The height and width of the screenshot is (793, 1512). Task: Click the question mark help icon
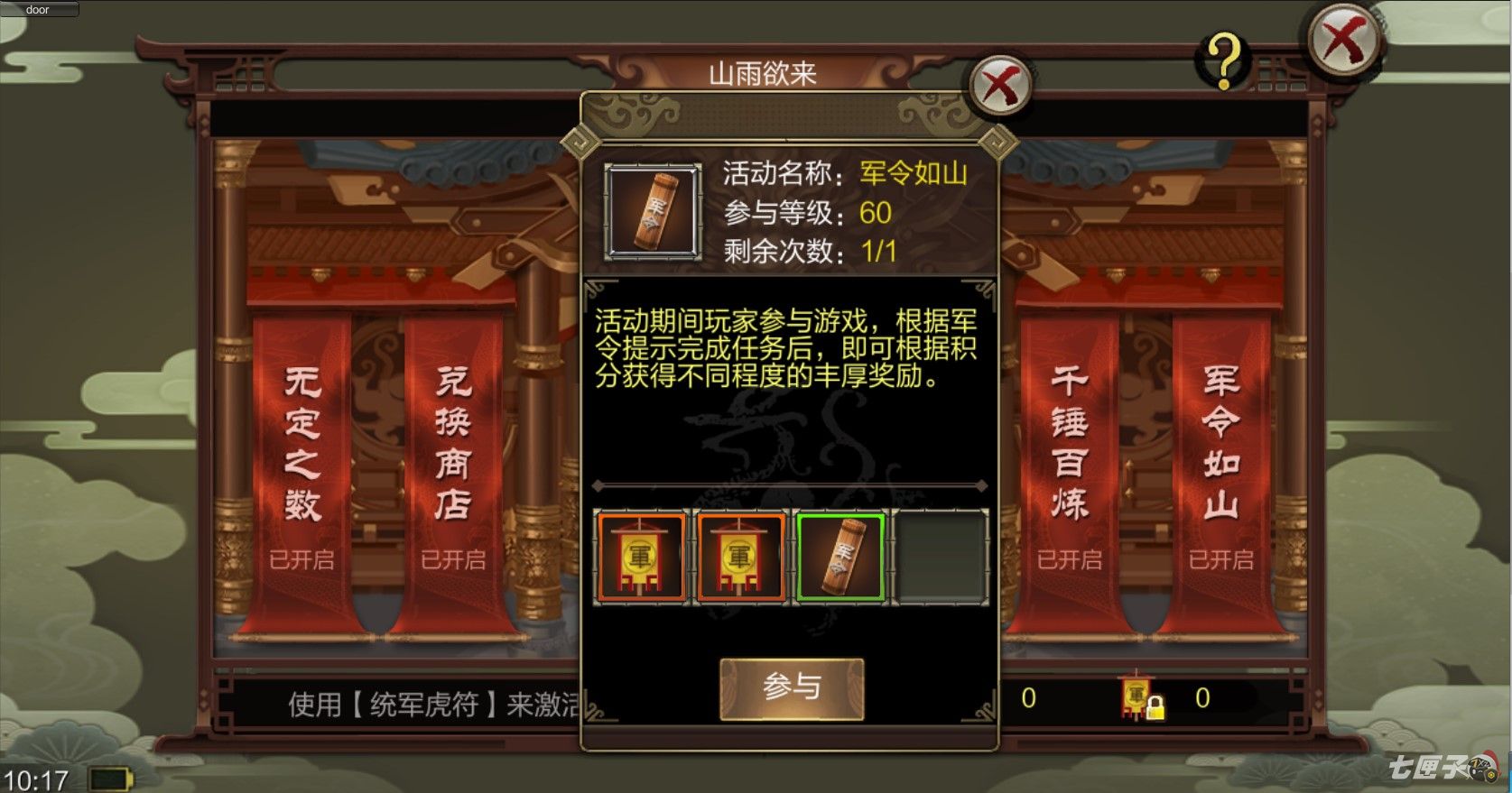pos(1223,60)
